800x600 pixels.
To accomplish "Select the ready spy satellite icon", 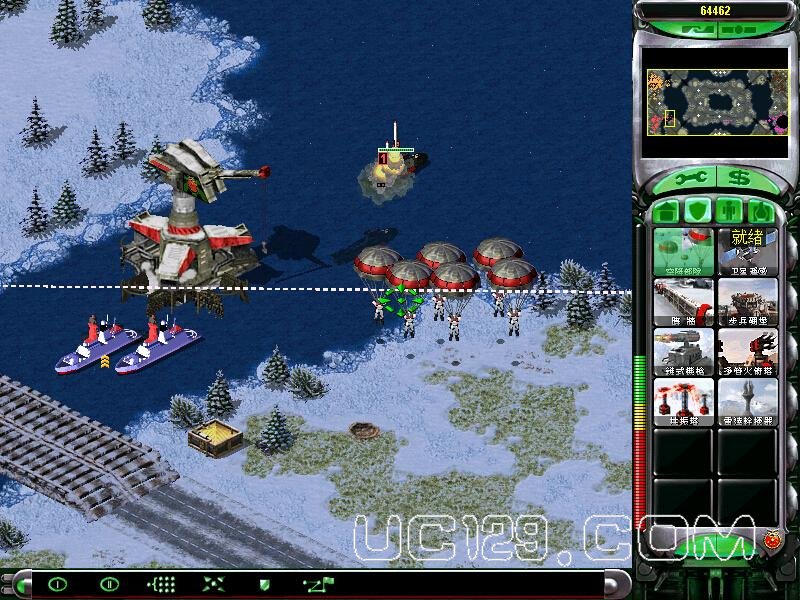I will click(747, 252).
